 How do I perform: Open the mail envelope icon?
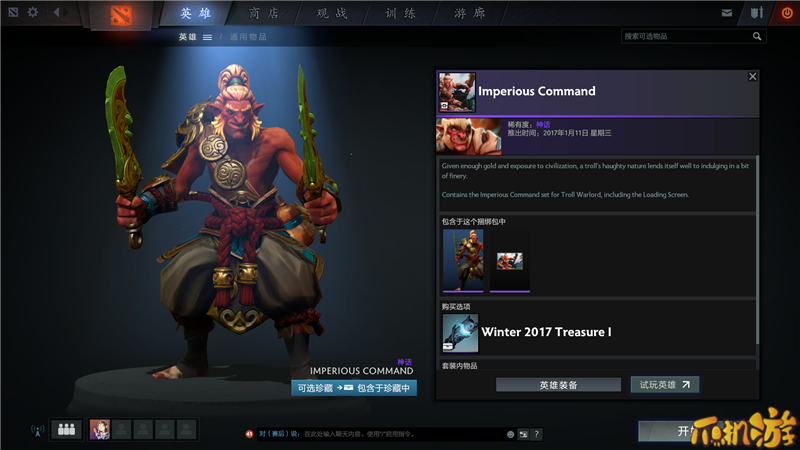pos(727,13)
